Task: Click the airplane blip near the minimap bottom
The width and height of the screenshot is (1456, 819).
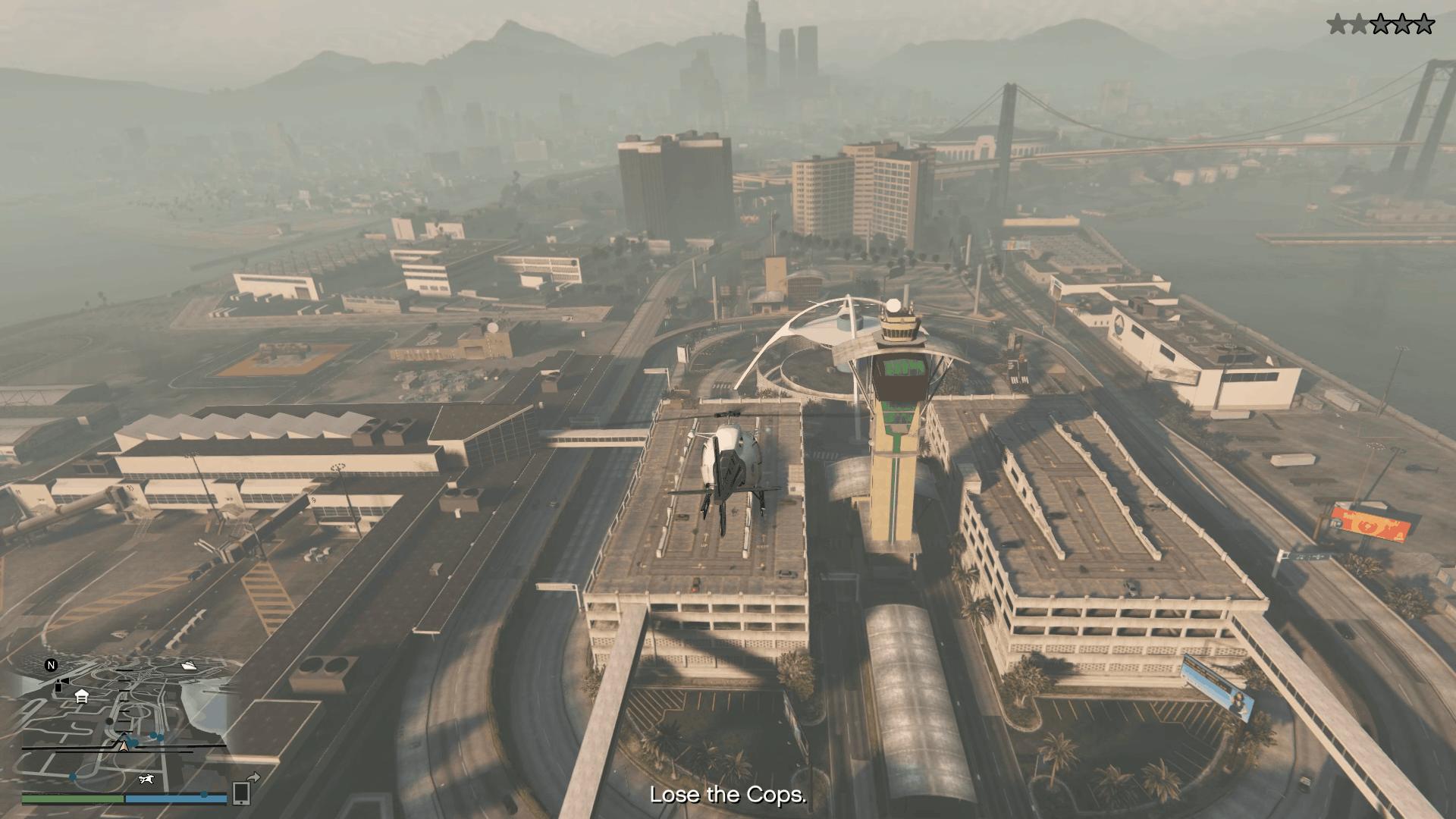Action: point(146,780)
